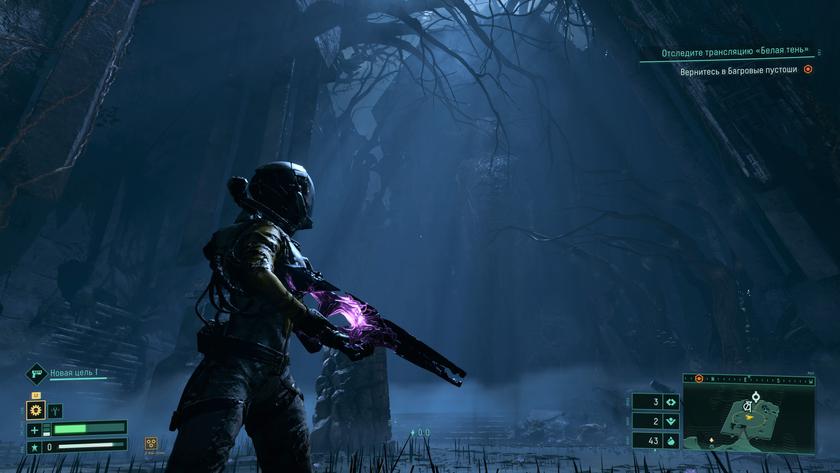Select the highlighted sun-shaped ability slot

click(x=35, y=410)
